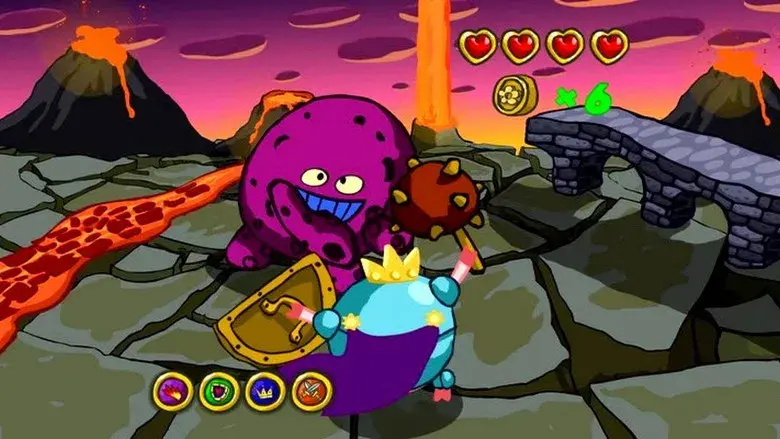
Task: Activate the purple fireball ability icon
Action: coord(174,391)
